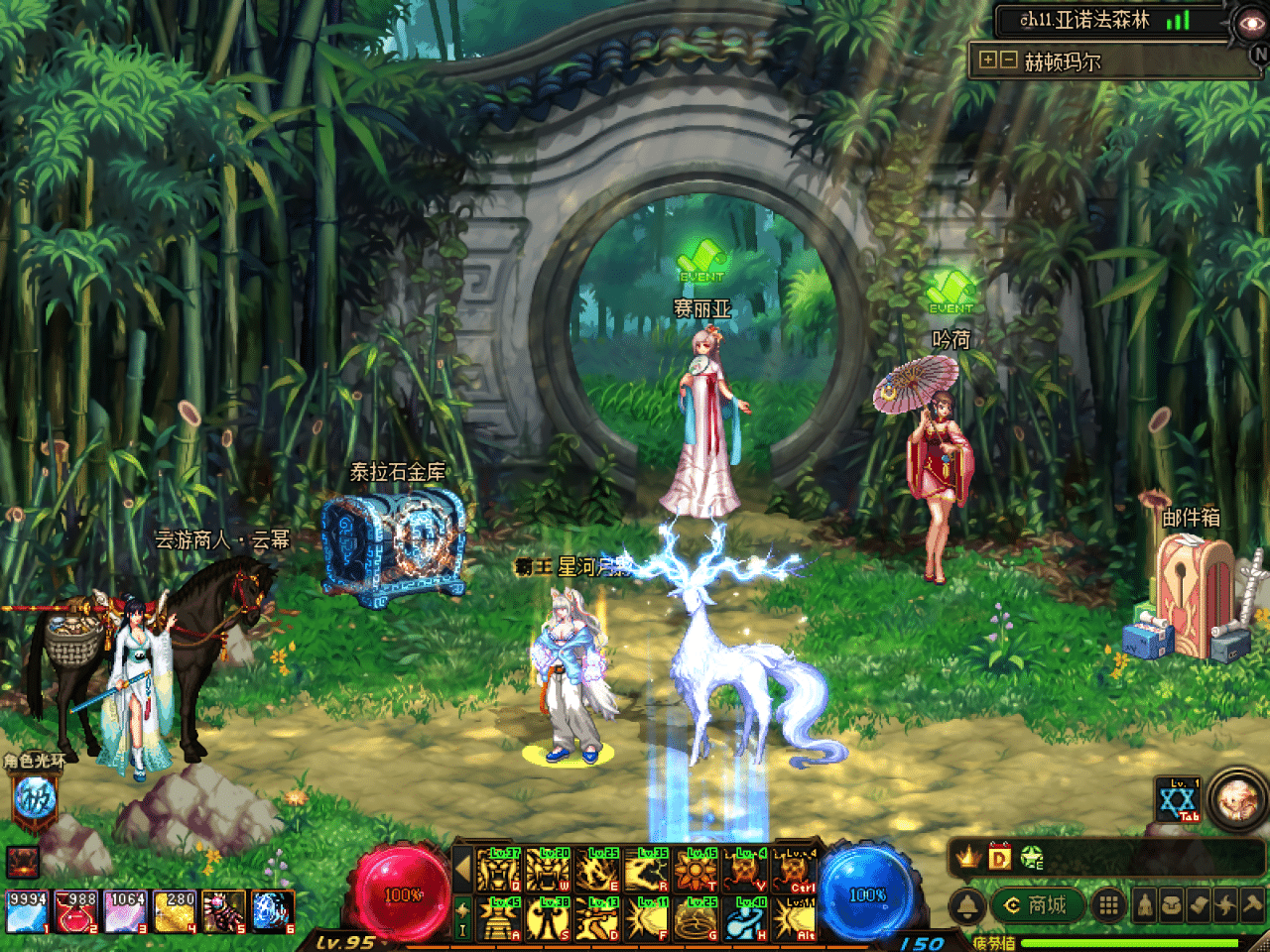The width and height of the screenshot is (1270, 952).
Task: Open the round character portrait button
Action: click(1237, 797)
